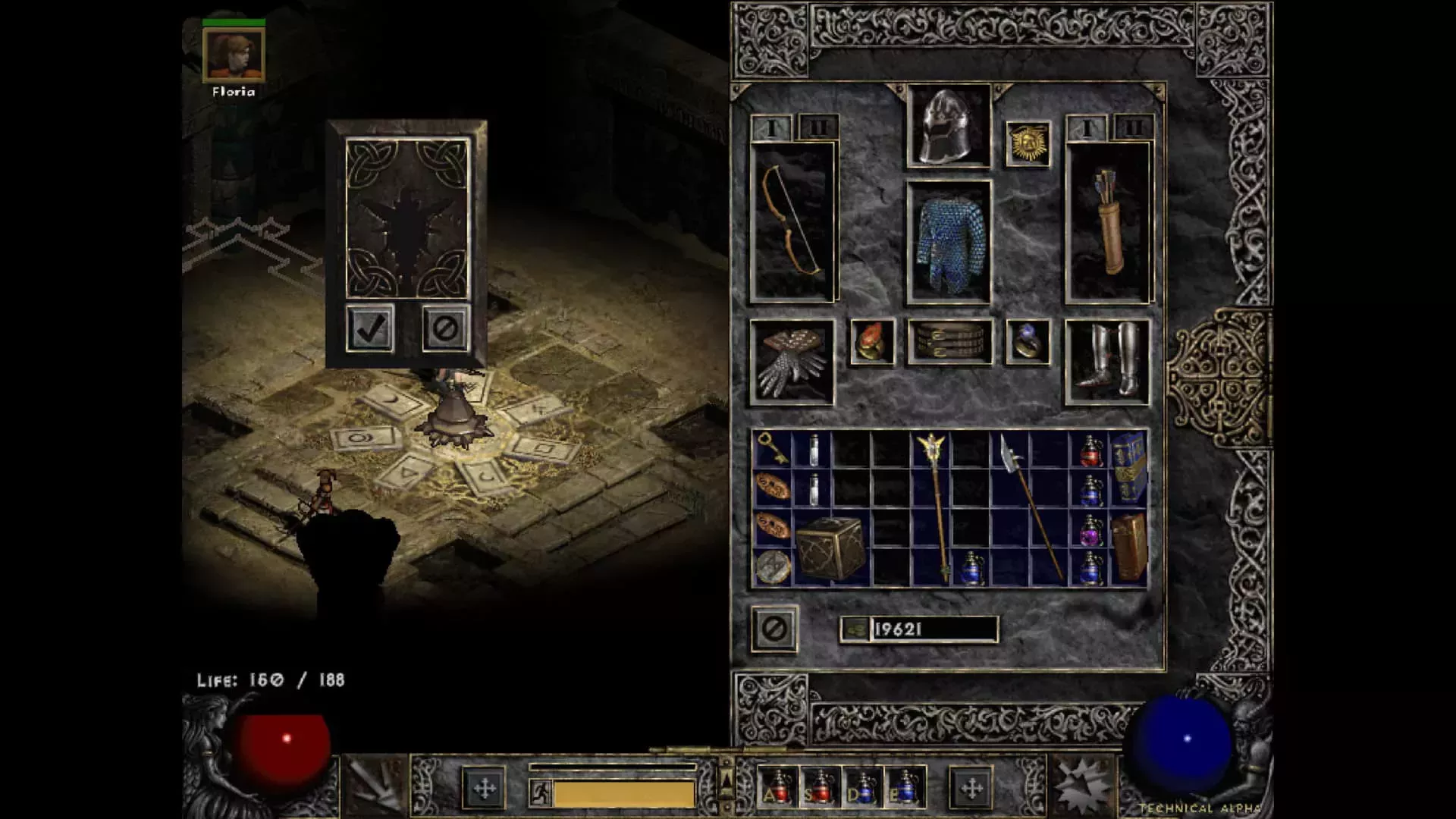The height and width of the screenshot is (819, 1456).
Task: Select the equipped helmet slot
Action: coord(946,125)
